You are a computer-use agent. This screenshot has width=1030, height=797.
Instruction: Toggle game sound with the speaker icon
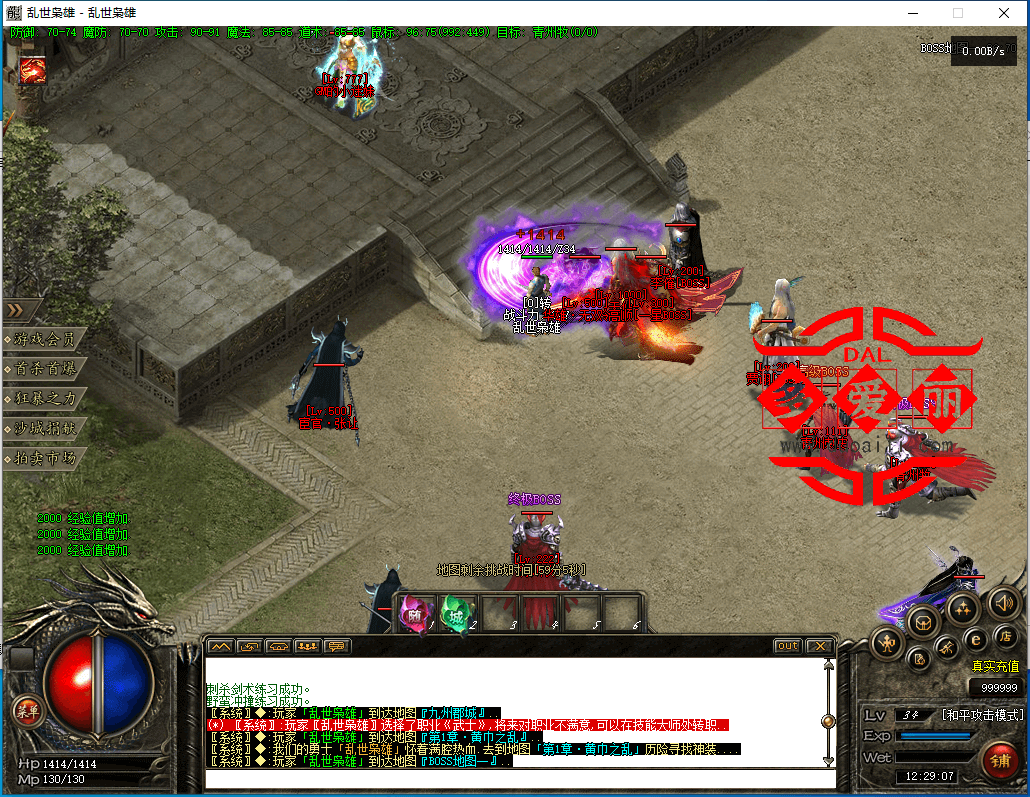coord(1003,602)
